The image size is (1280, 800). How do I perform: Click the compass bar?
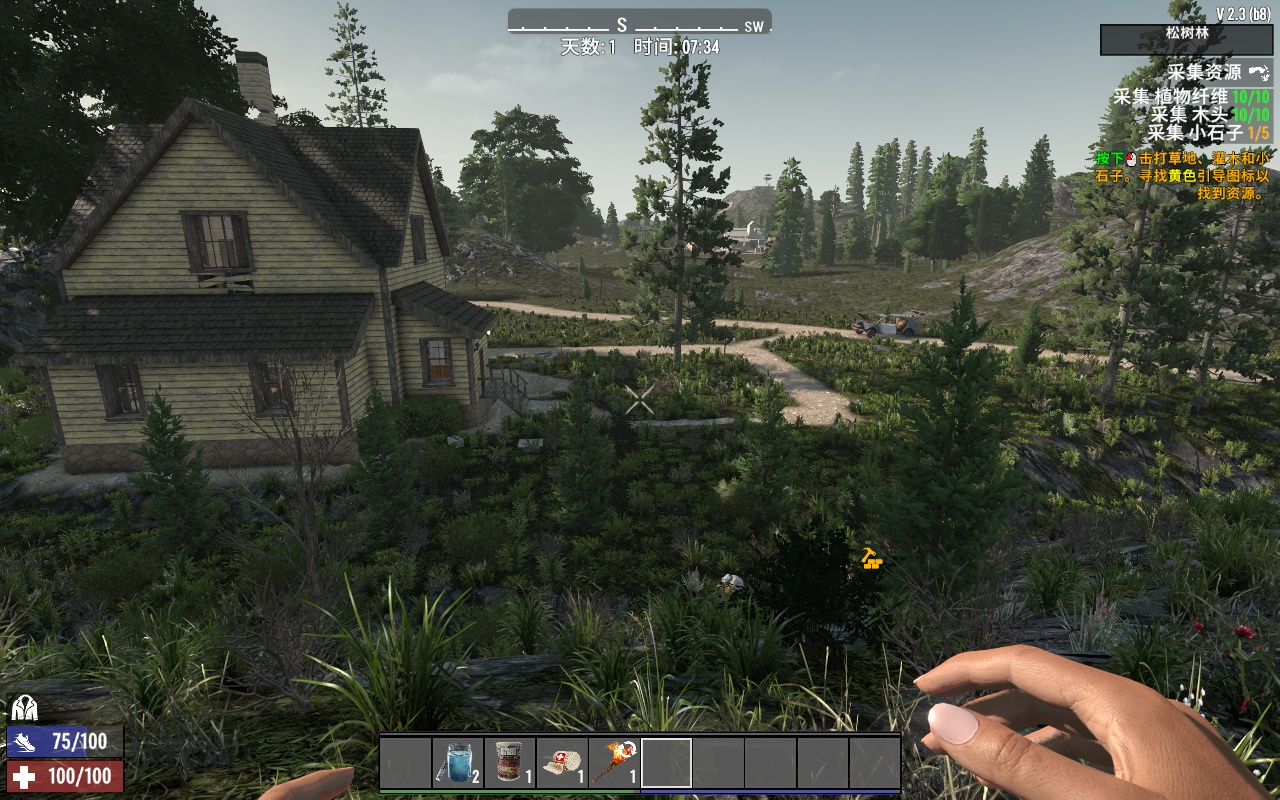click(639, 24)
